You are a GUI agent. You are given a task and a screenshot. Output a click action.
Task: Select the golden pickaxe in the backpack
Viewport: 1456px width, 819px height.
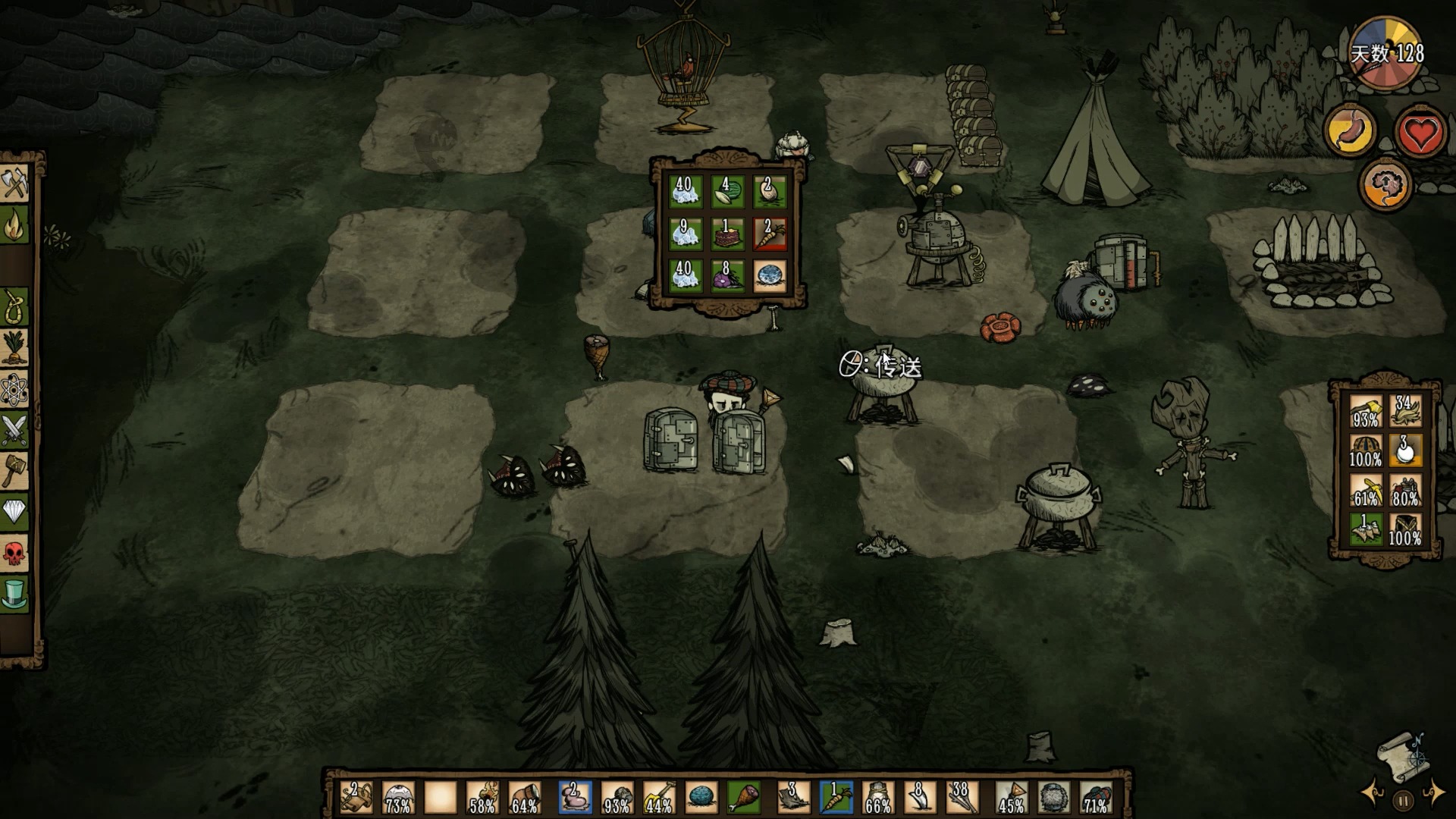click(x=1365, y=491)
